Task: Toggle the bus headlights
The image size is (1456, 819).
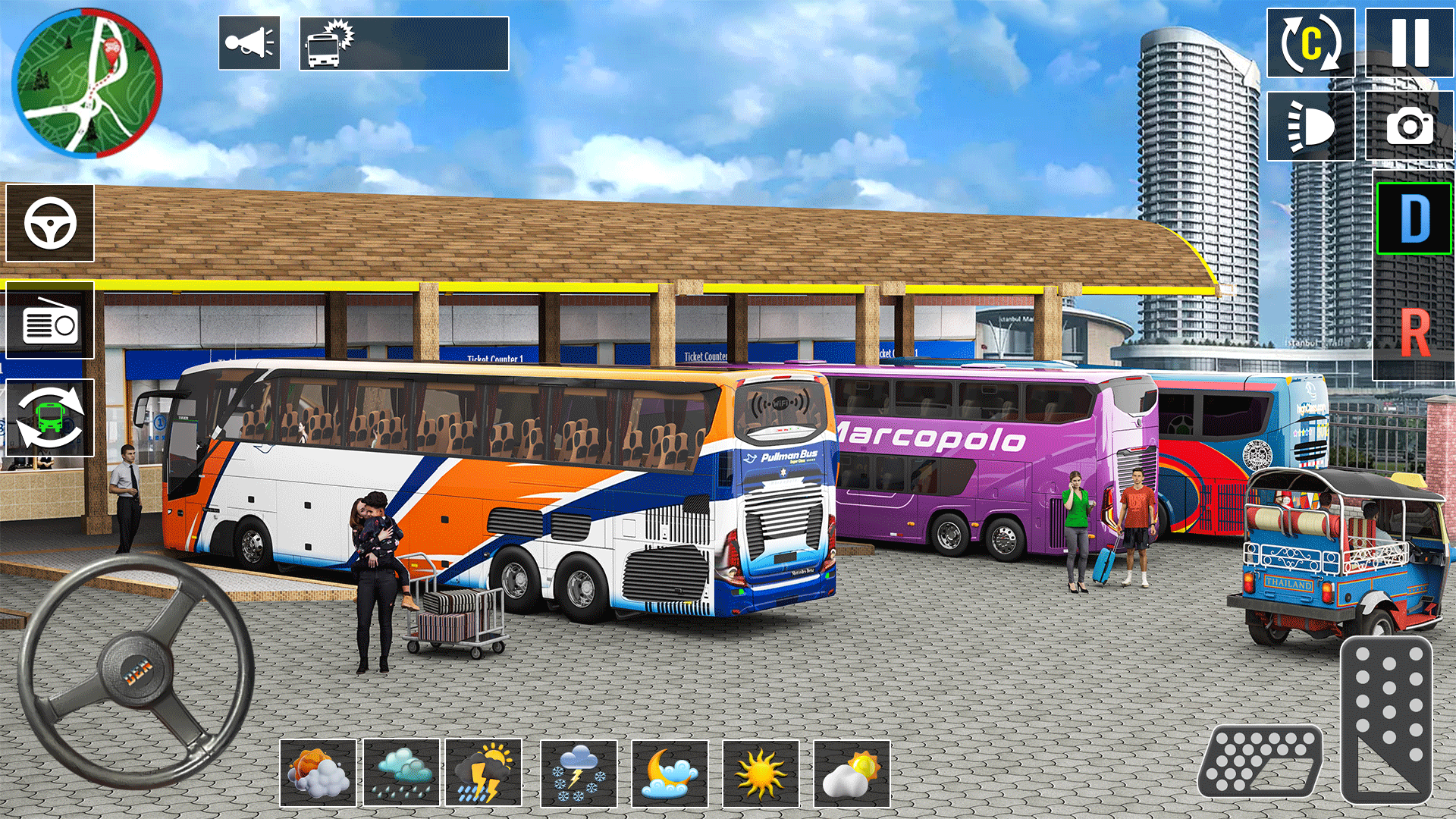Action: point(1310,127)
